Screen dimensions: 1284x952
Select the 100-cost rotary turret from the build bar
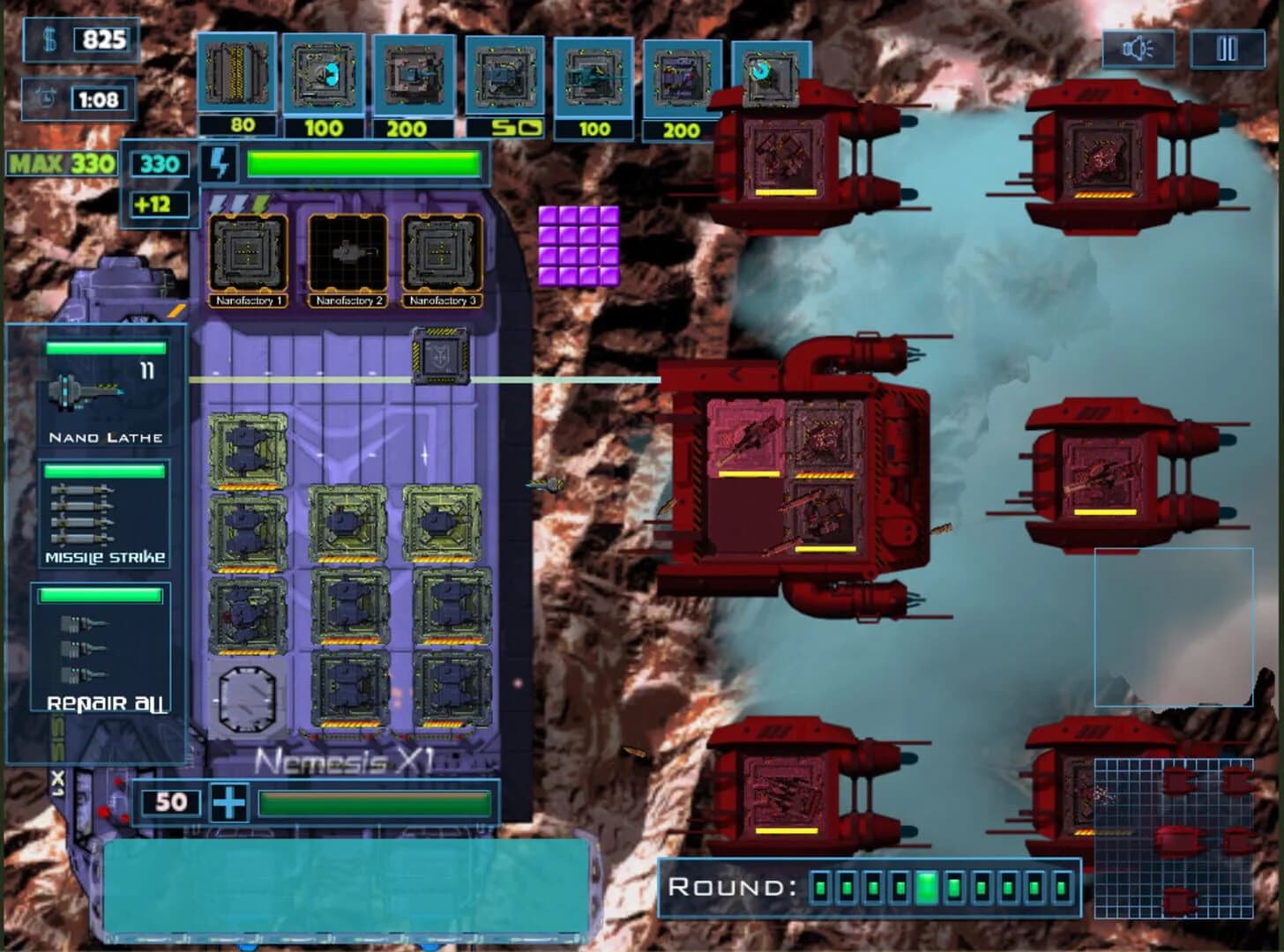pos(325,75)
